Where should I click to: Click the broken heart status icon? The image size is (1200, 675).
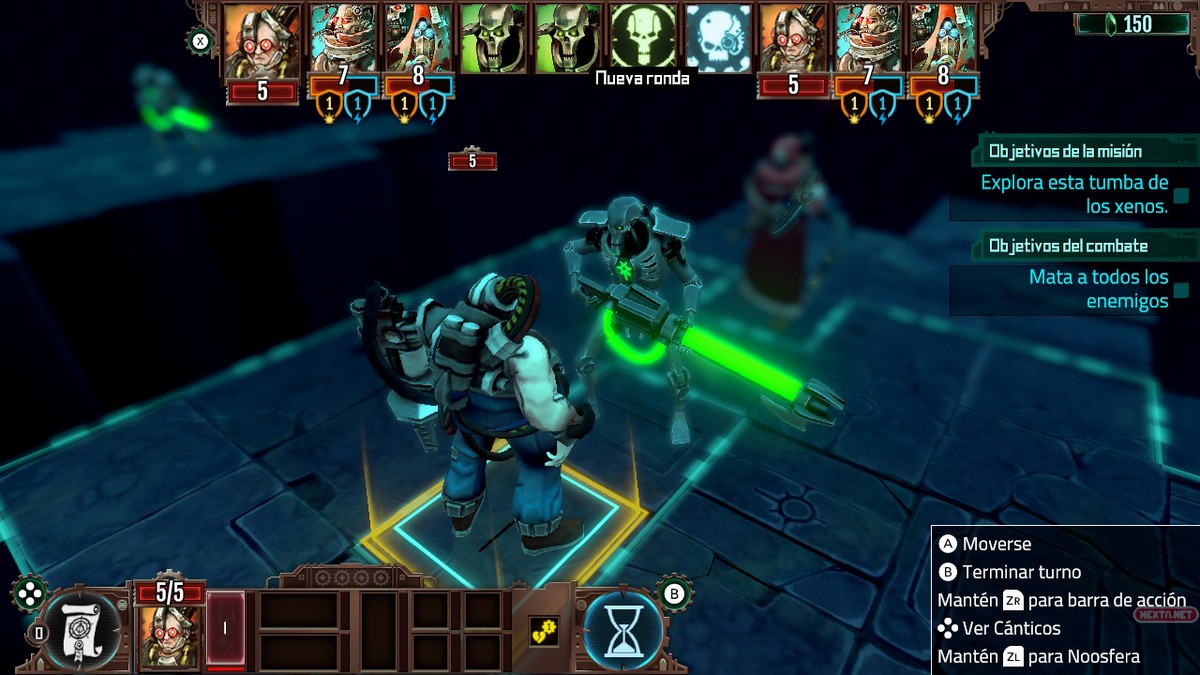point(543,631)
